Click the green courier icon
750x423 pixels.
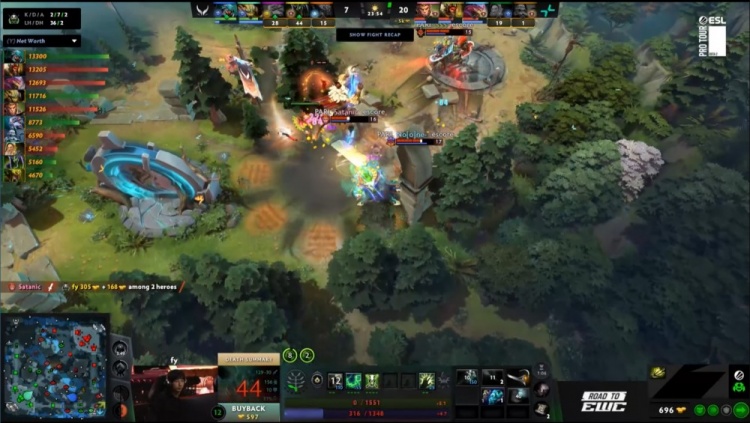[x=738, y=388]
